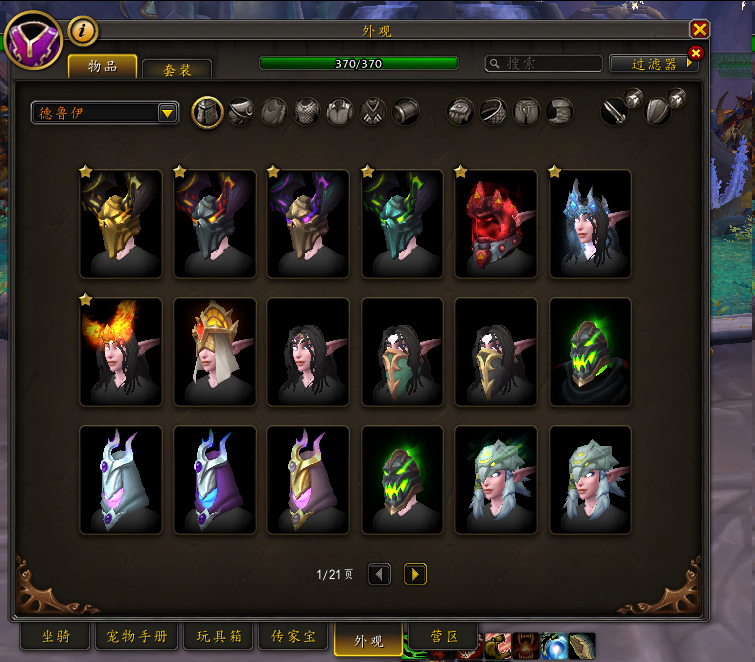Select the boots slot filter icon
Screen dimensions: 755x662
560,111
